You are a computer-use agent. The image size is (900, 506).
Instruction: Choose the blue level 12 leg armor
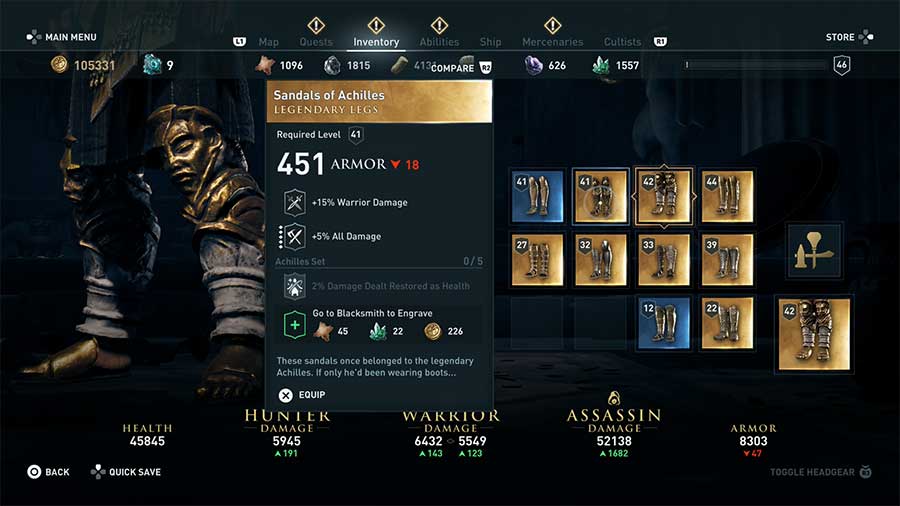[x=663, y=323]
